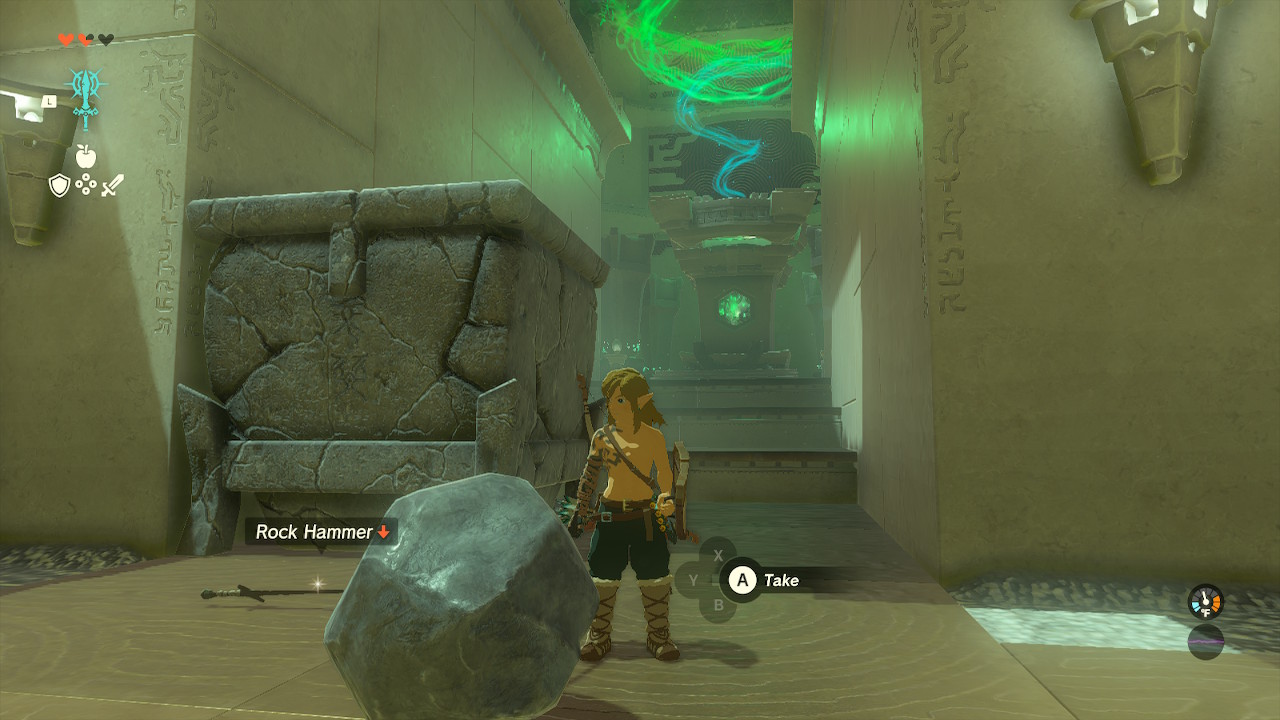Image resolution: width=1280 pixels, height=720 pixels.
Task: Choose the sword weapon quick-menu icon
Action: (x=112, y=185)
